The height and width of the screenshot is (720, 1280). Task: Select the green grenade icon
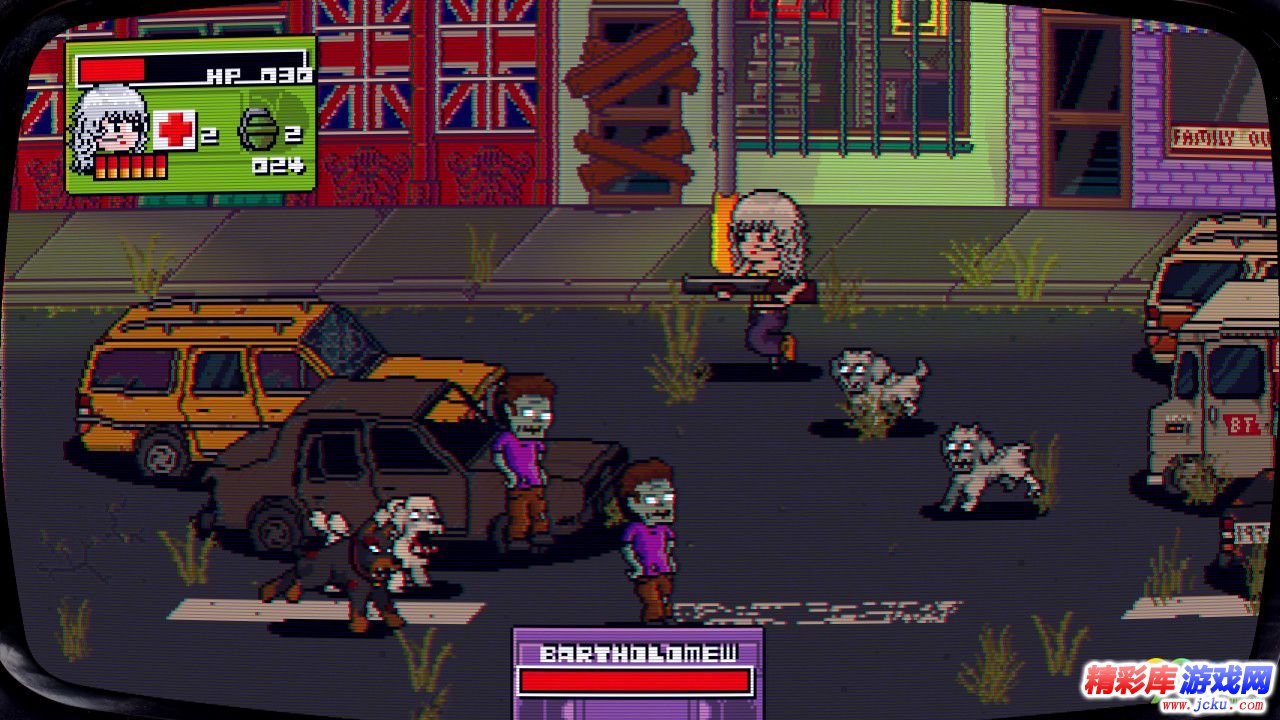click(x=257, y=130)
